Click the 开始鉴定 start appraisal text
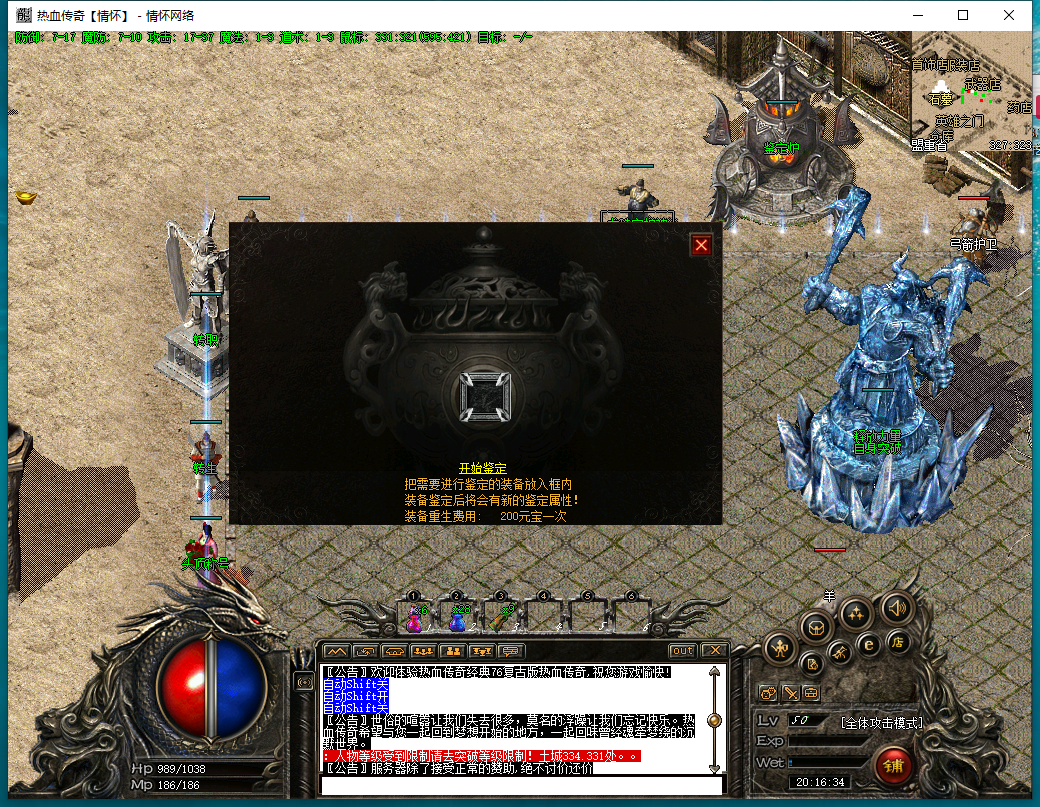This screenshot has width=1040, height=807. pyautogui.click(x=483, y=468)
